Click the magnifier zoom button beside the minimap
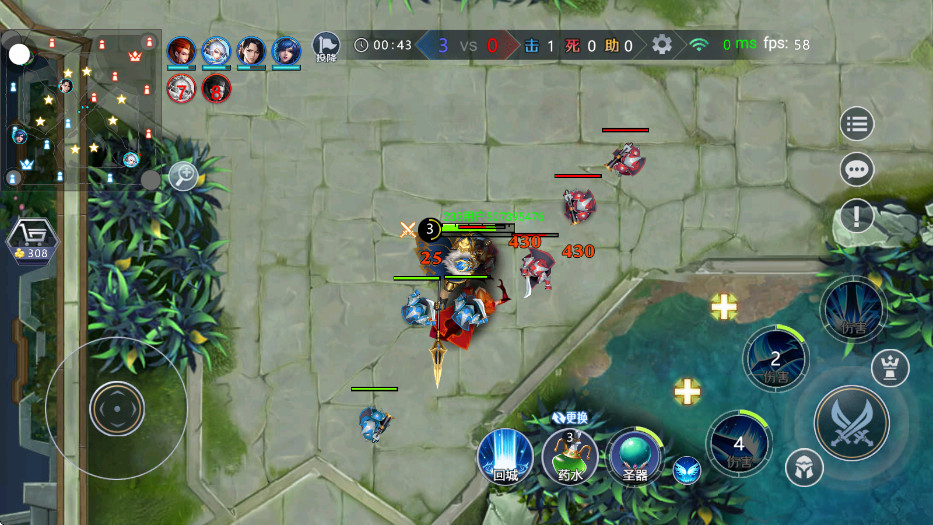Screen dimensions: 933x525 (183, 176)
